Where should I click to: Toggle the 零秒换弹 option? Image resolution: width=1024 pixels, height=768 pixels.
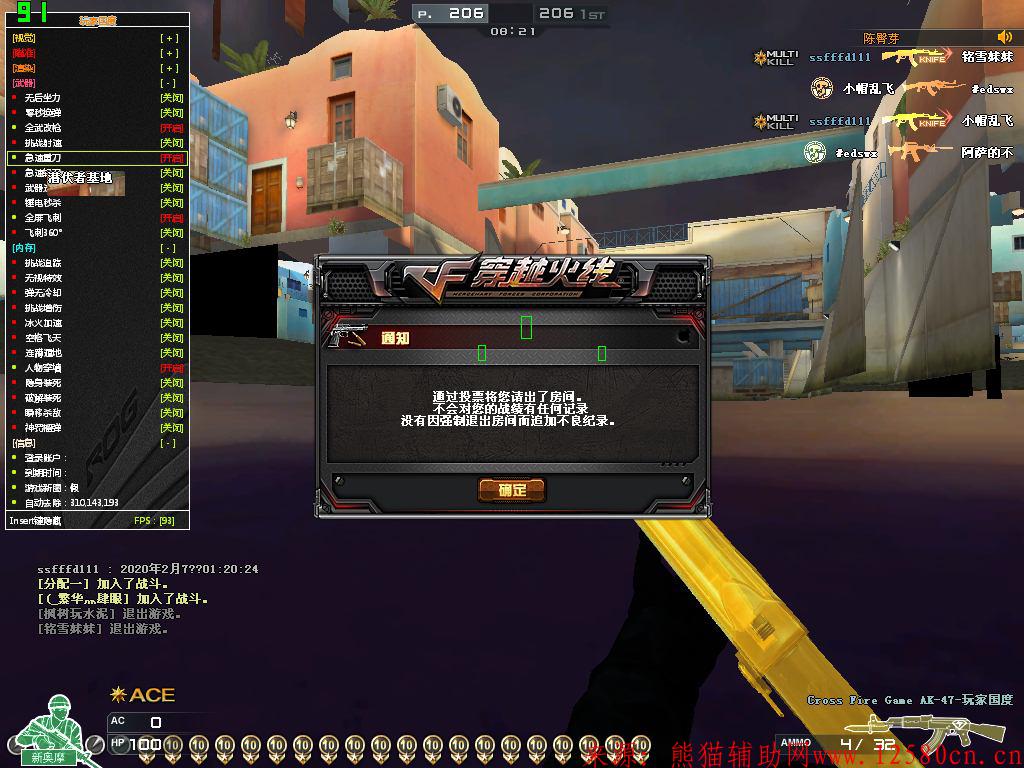coord(171,113)
